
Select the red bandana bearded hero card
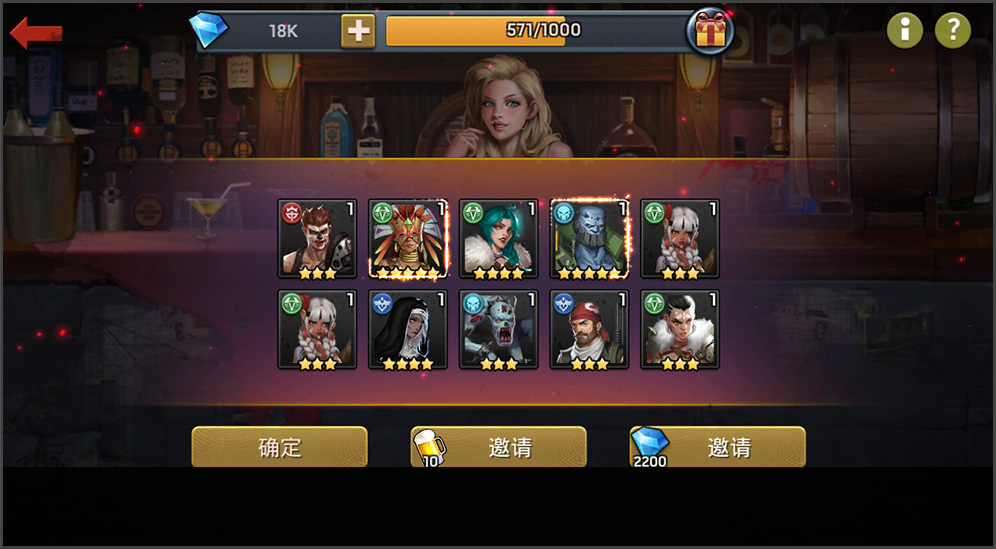point(589,330)
